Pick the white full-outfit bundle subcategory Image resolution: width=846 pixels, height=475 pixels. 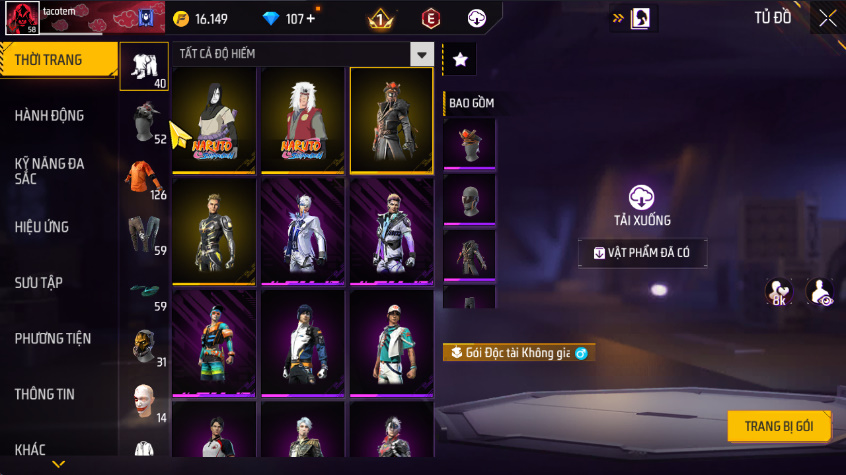point(143,66)
